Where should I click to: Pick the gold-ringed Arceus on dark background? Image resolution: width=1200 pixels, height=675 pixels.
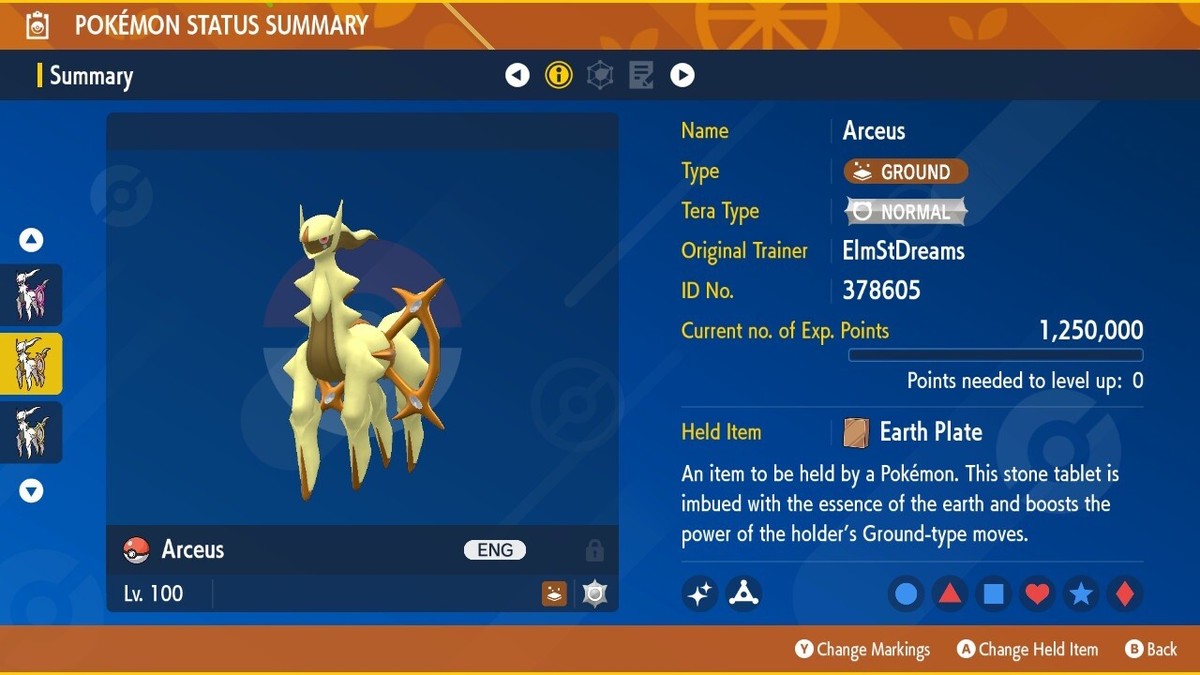click(31, 432)
